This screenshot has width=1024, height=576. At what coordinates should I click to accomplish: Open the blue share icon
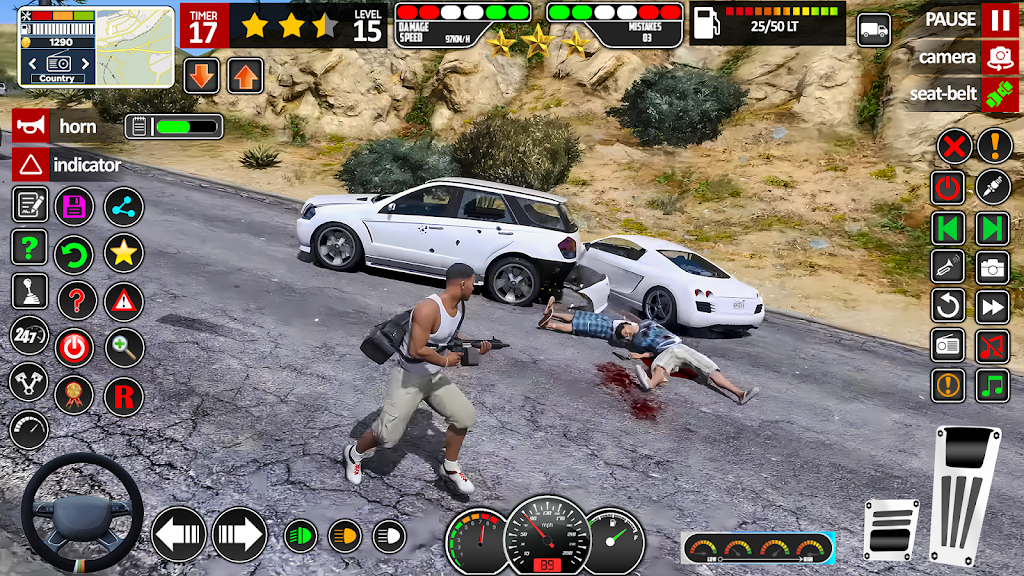click(124, 206)
